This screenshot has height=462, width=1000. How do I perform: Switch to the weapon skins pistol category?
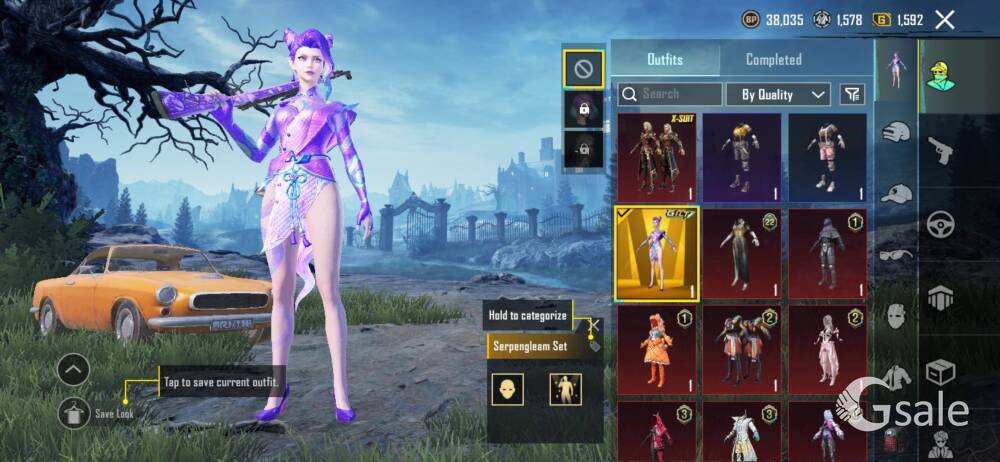pos(940,152)
